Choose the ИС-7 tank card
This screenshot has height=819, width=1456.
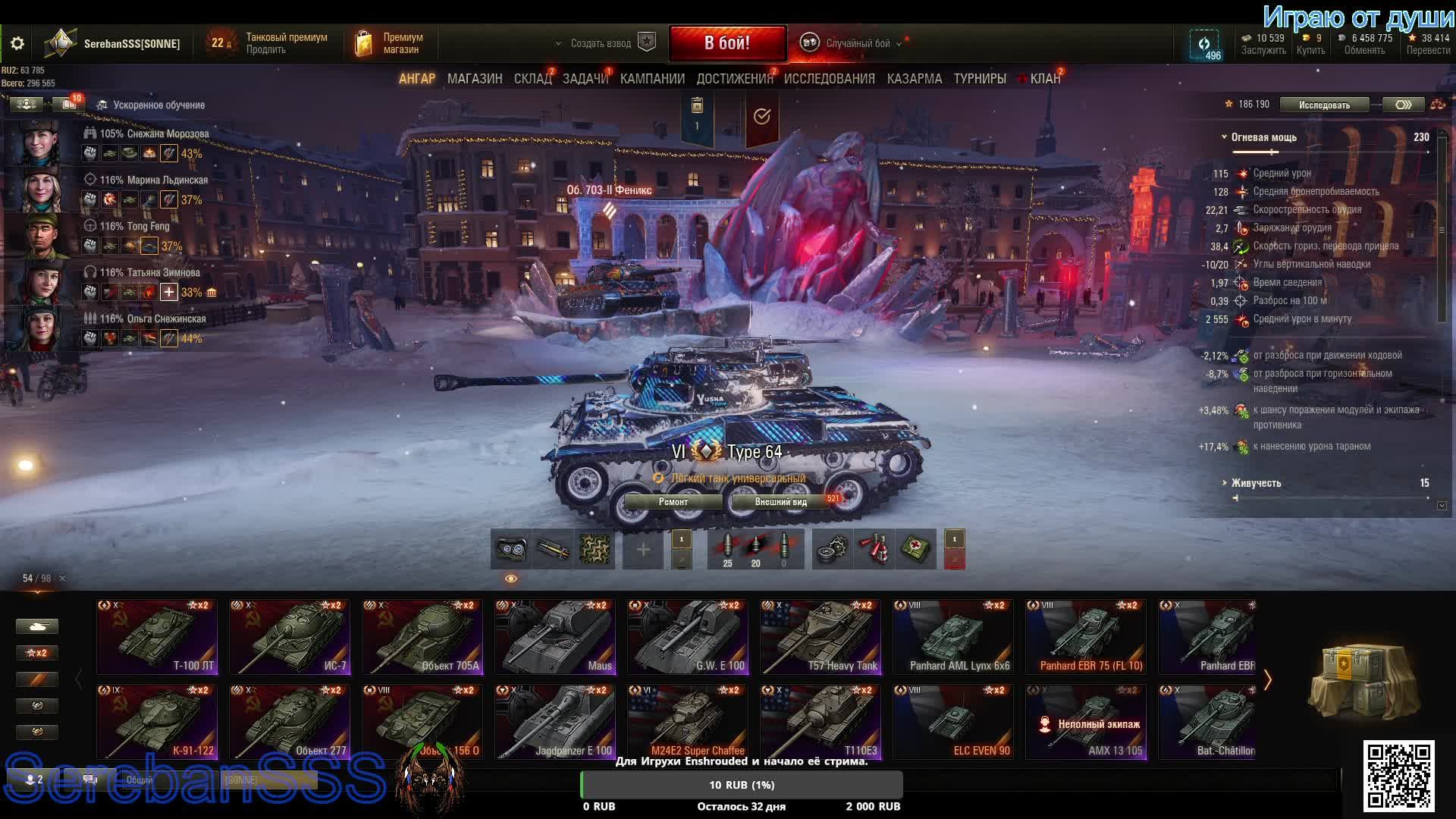point(290,637)
